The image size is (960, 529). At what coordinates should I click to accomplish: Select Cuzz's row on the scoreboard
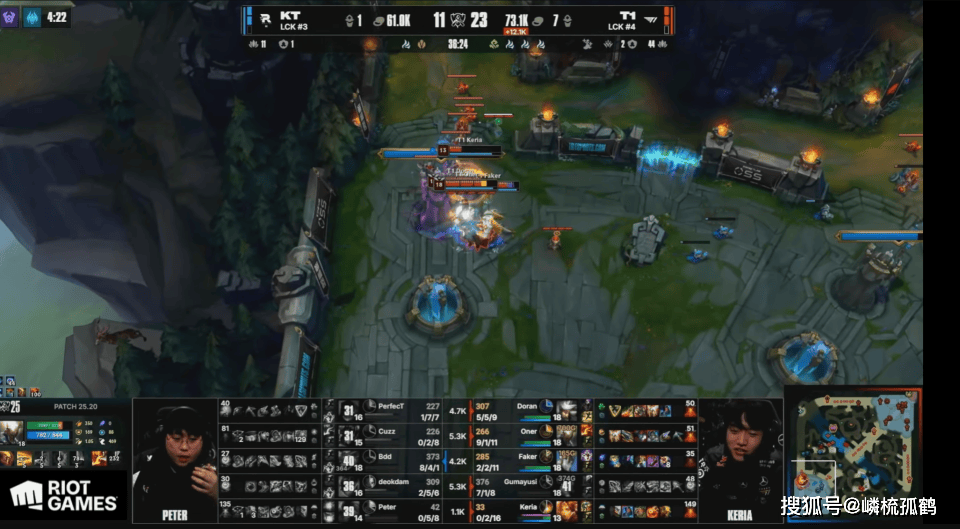click(400, 435)
